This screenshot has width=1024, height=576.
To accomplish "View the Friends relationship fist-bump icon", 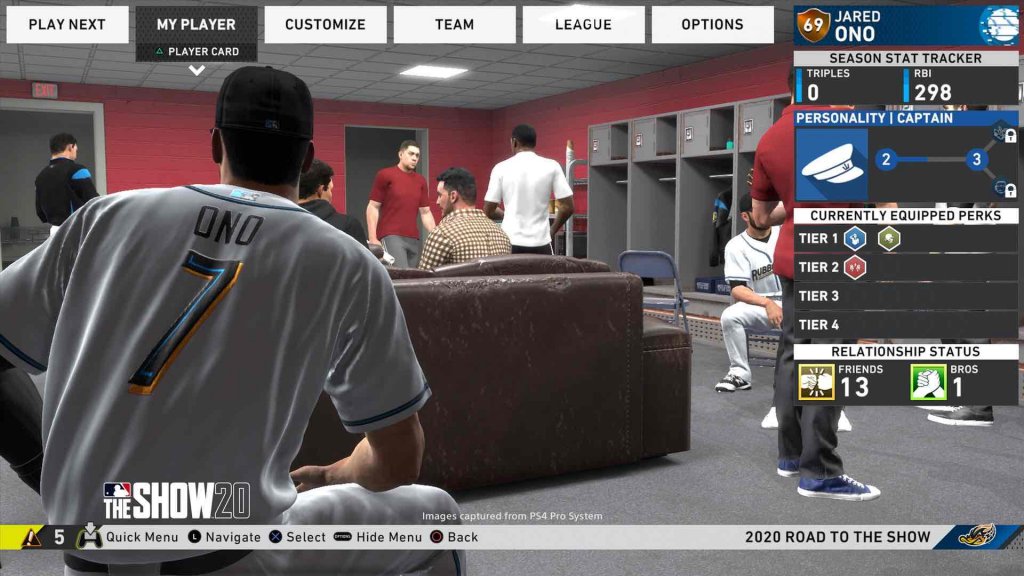I will (x=816, y=382).
